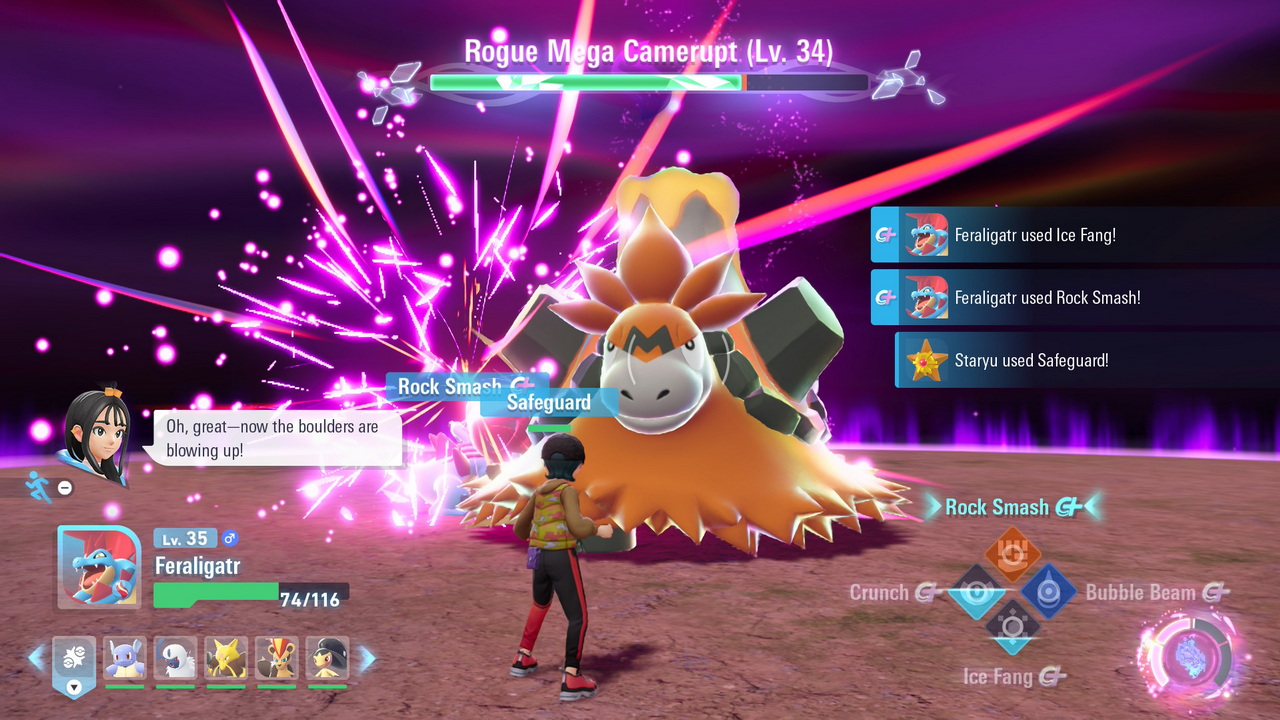Screen dimensions: 1280x720
Task: Switch to Mawile in the party
Action: point(327,658)
